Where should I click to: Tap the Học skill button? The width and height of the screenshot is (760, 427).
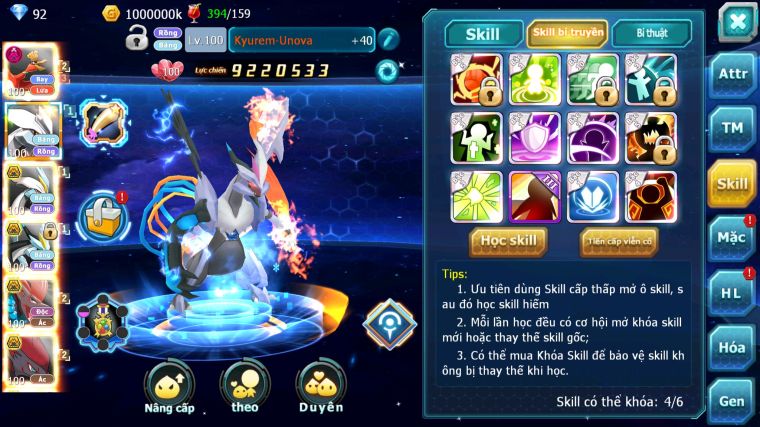(x=509, y=241)
